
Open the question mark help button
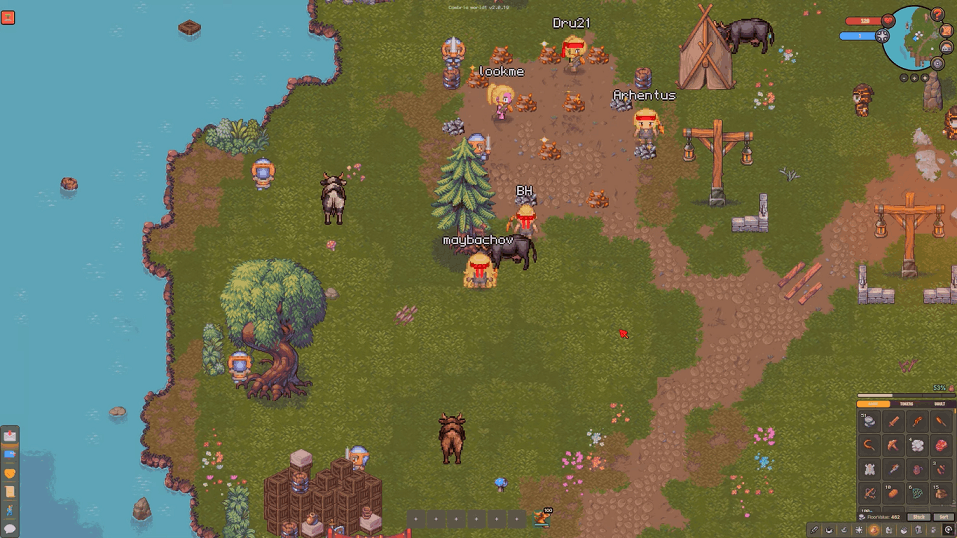coord(937,15)
